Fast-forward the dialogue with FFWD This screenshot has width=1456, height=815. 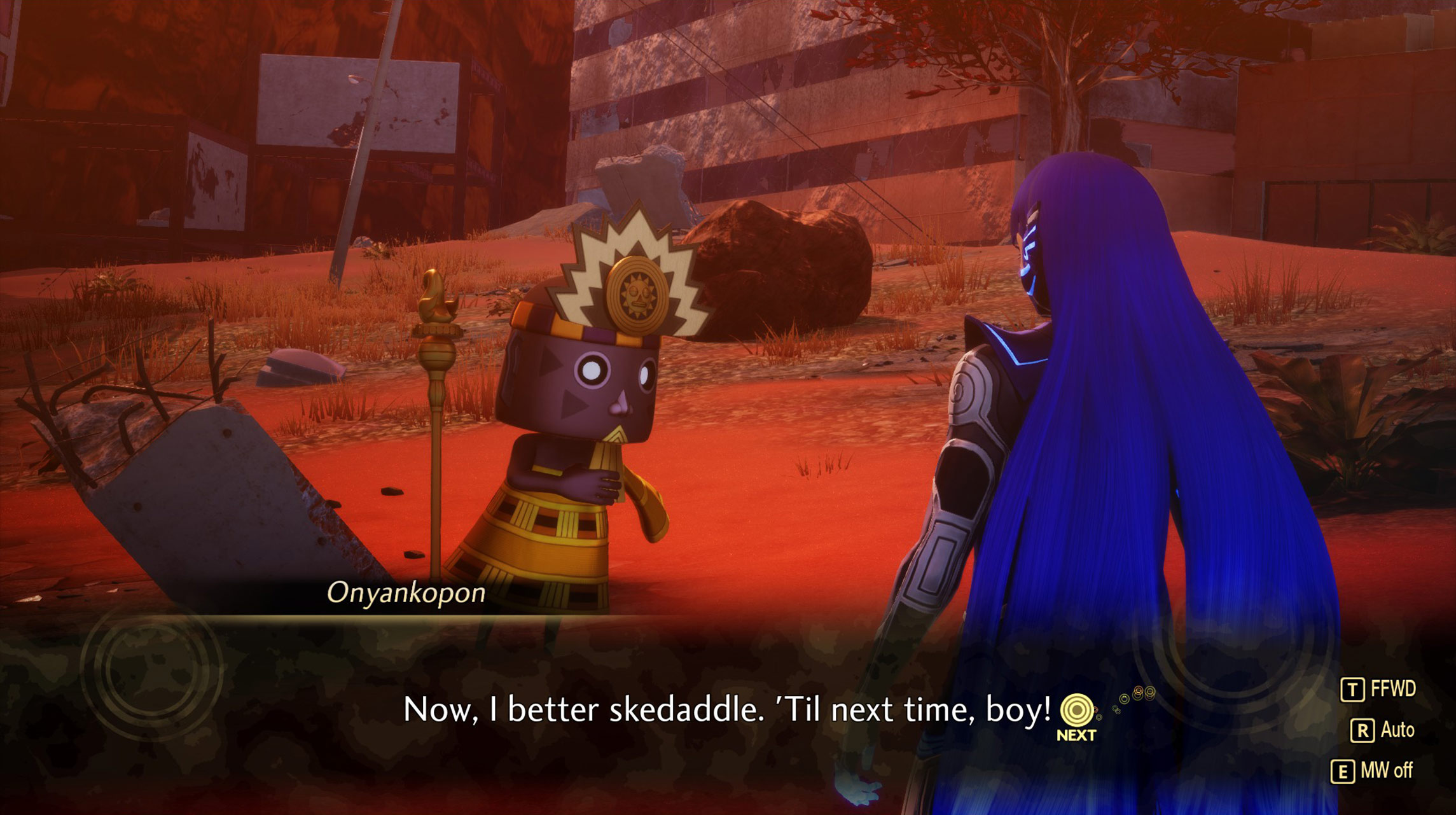click(x=1378, y=689)
